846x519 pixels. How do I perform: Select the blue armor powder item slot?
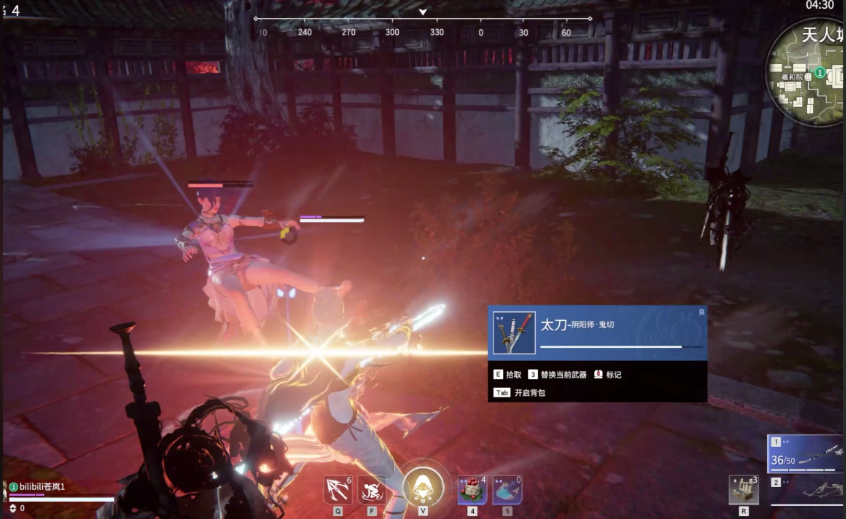point(507,491)
